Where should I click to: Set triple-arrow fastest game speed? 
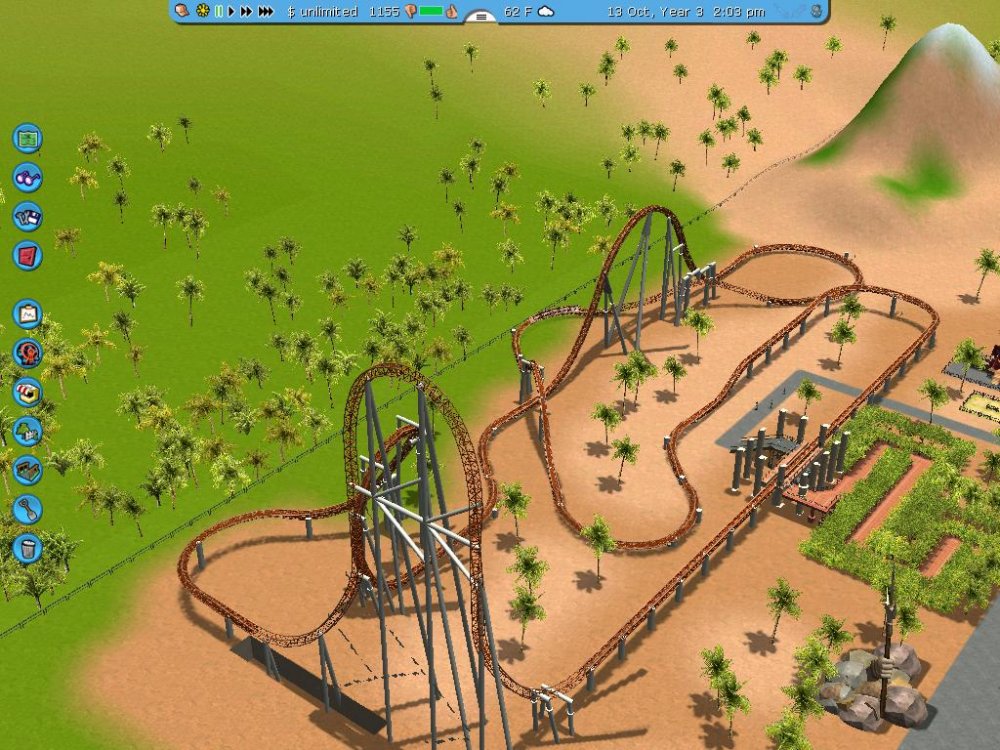click(x=266, y=12)
